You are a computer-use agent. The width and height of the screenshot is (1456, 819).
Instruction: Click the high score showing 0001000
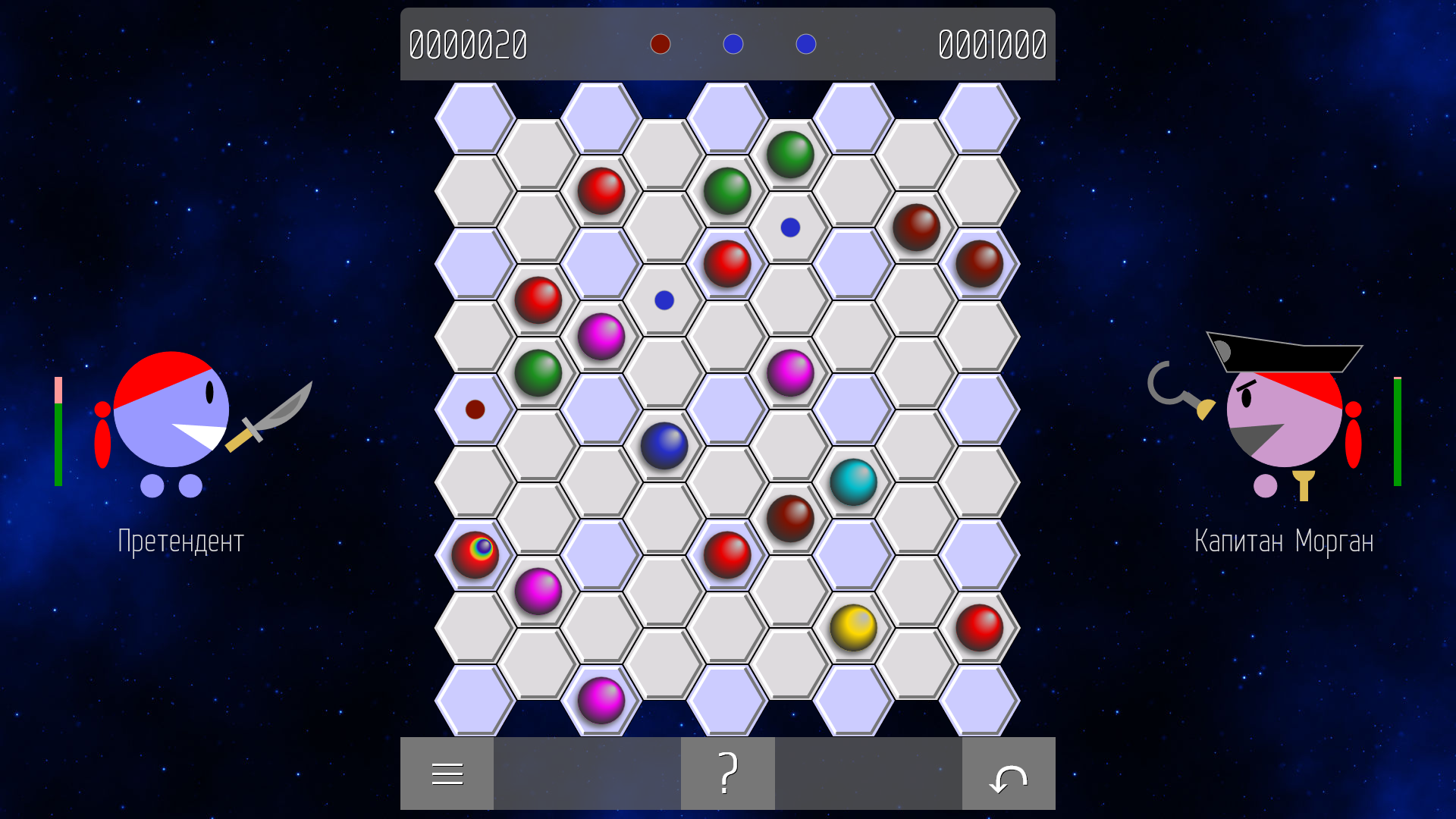(x=991, y=44)
